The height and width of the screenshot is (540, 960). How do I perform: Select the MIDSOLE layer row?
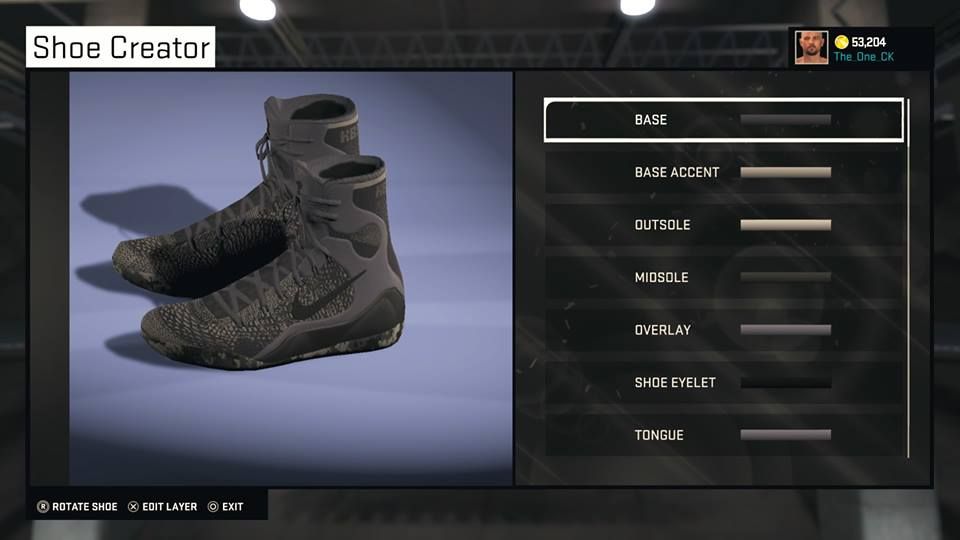[x=723, y=277]
